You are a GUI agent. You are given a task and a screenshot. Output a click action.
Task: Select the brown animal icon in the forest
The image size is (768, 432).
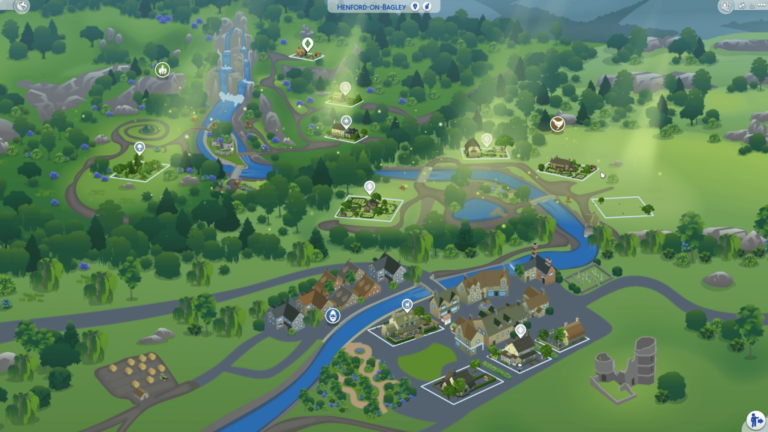point(556,123)
